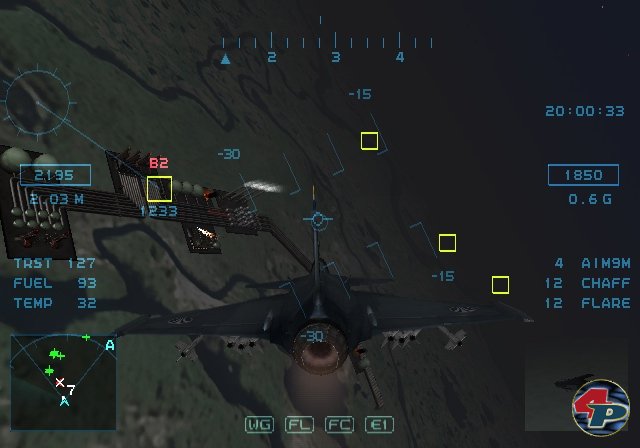The image size is (640, 448).
Task: Choose the CHAFF countermeasure entry
Action: coord(592,283)
